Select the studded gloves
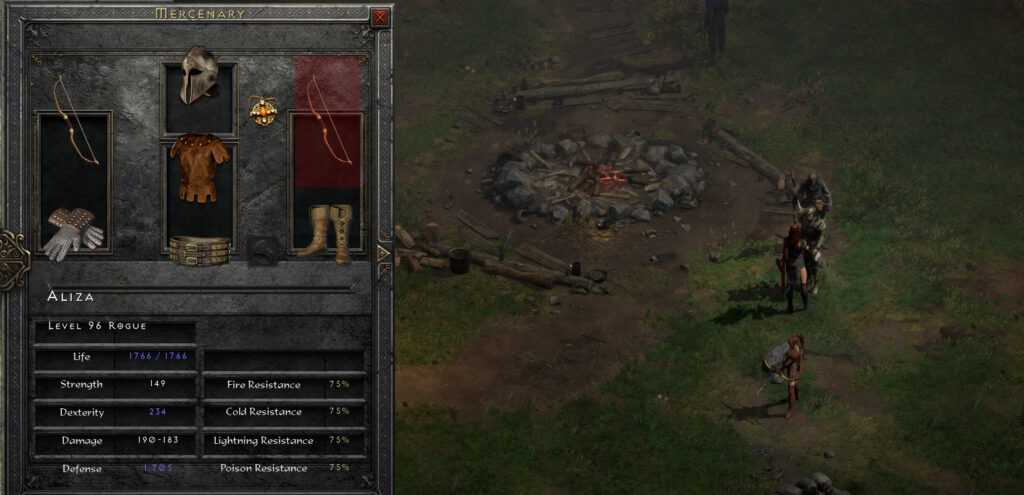The width and height of the screenshot is (1024, 495). coord(73,234)
